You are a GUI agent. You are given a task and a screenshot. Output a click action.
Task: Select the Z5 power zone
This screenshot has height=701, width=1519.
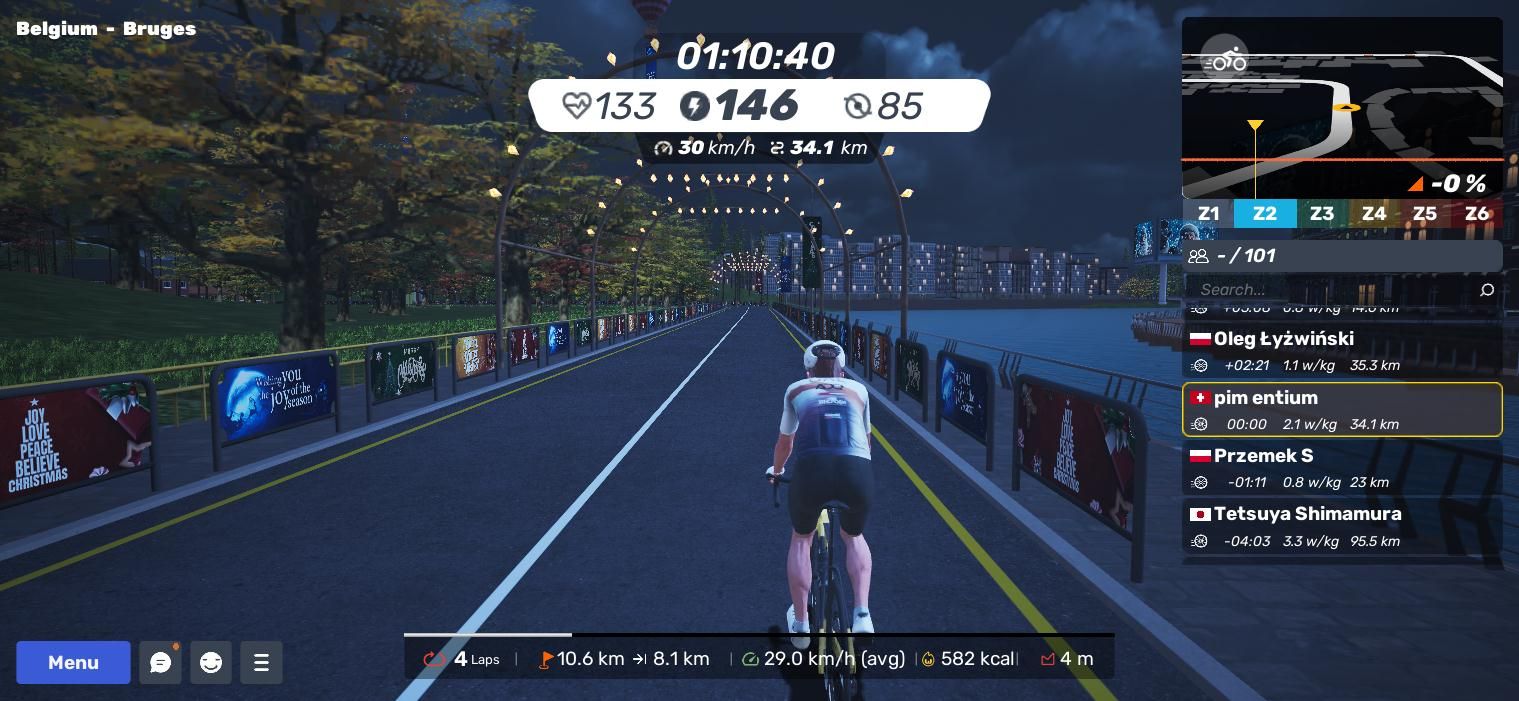[x=1424, y=213]
